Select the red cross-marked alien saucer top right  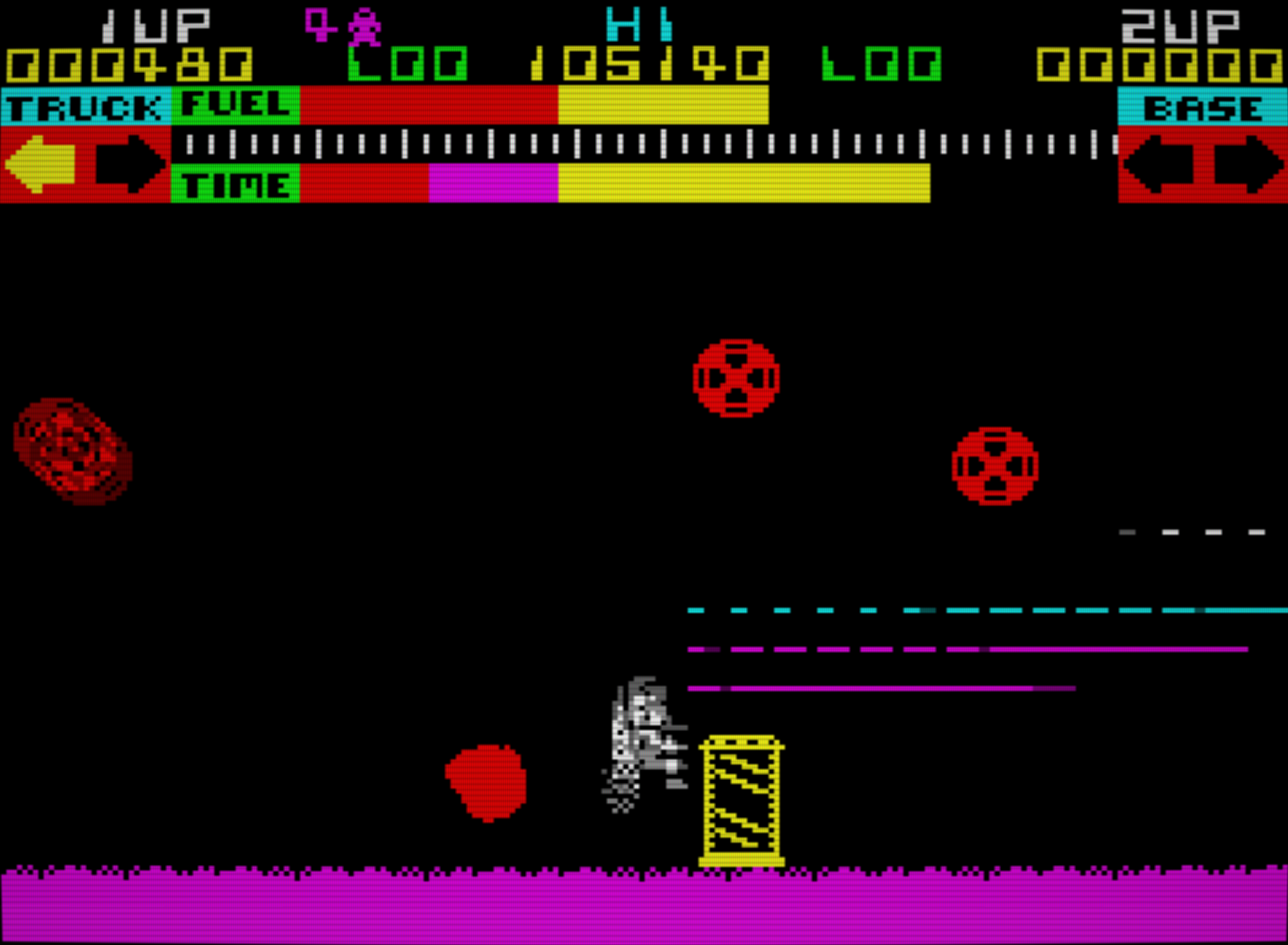click(995, 465)
